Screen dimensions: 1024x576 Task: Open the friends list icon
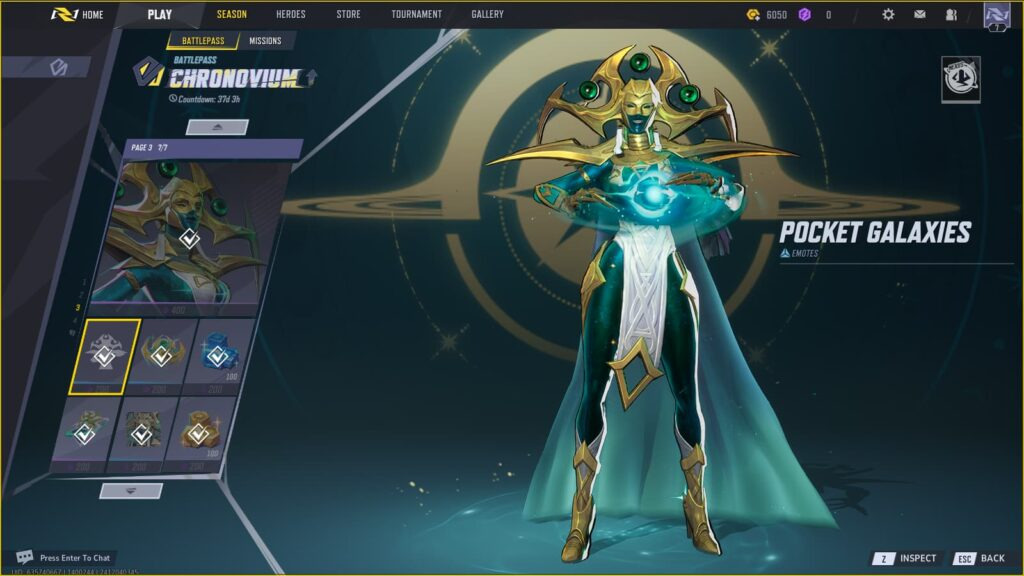click(x=950, y=15)
